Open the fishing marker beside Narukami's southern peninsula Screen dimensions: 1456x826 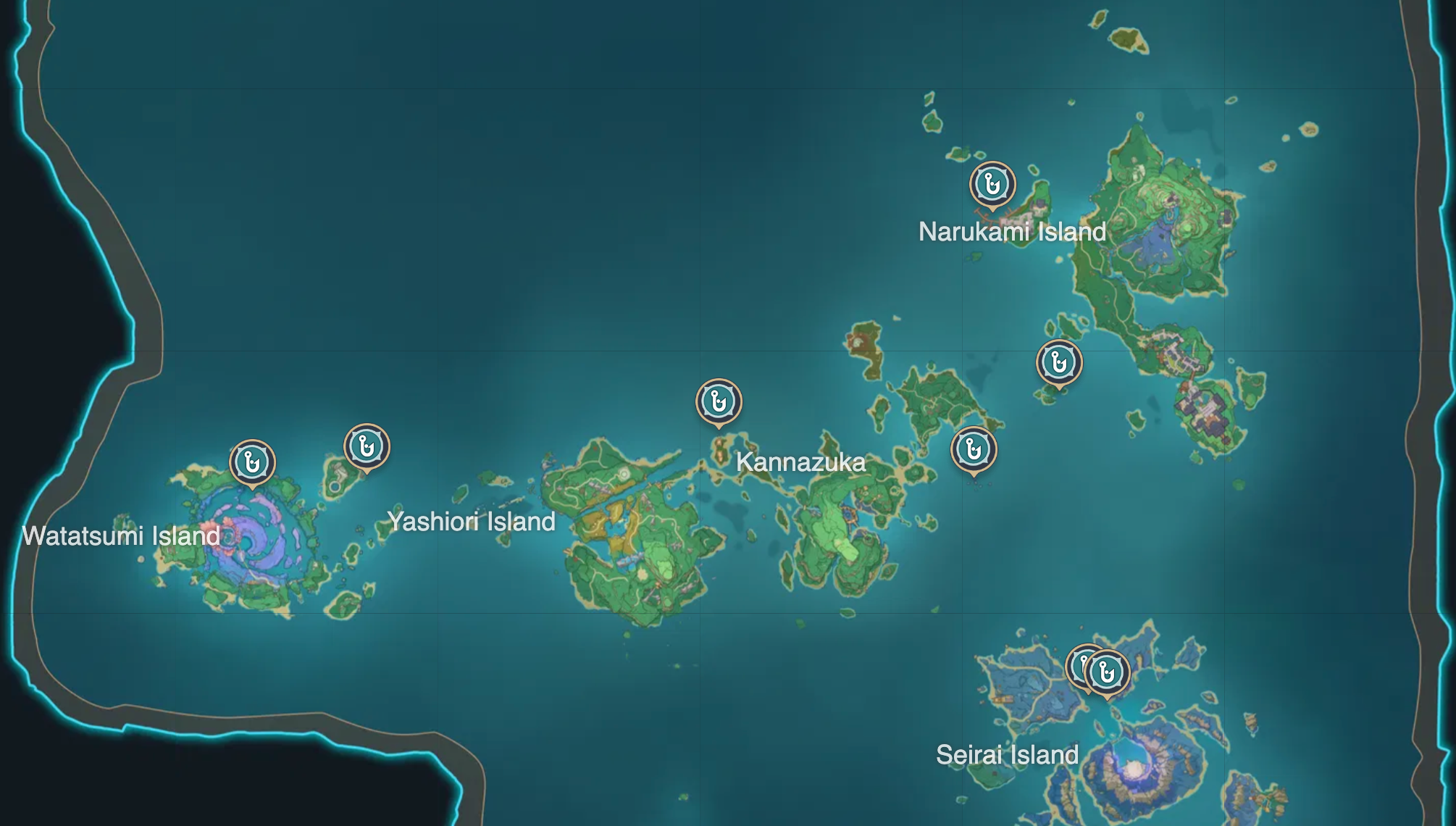click(1059, 362)
